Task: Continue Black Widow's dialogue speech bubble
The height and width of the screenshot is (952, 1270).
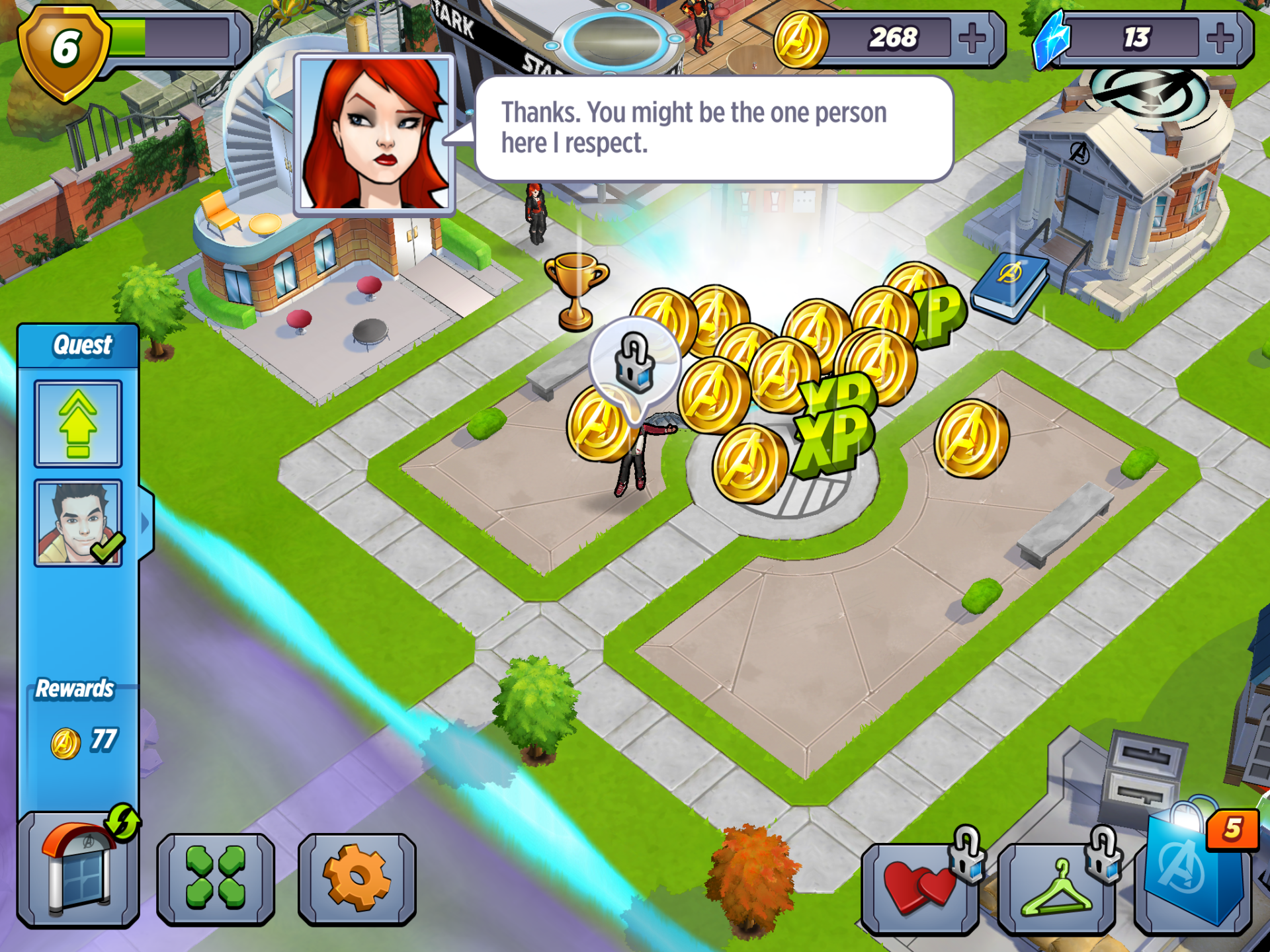Action: pyautogui.click(x=713, y=128)
